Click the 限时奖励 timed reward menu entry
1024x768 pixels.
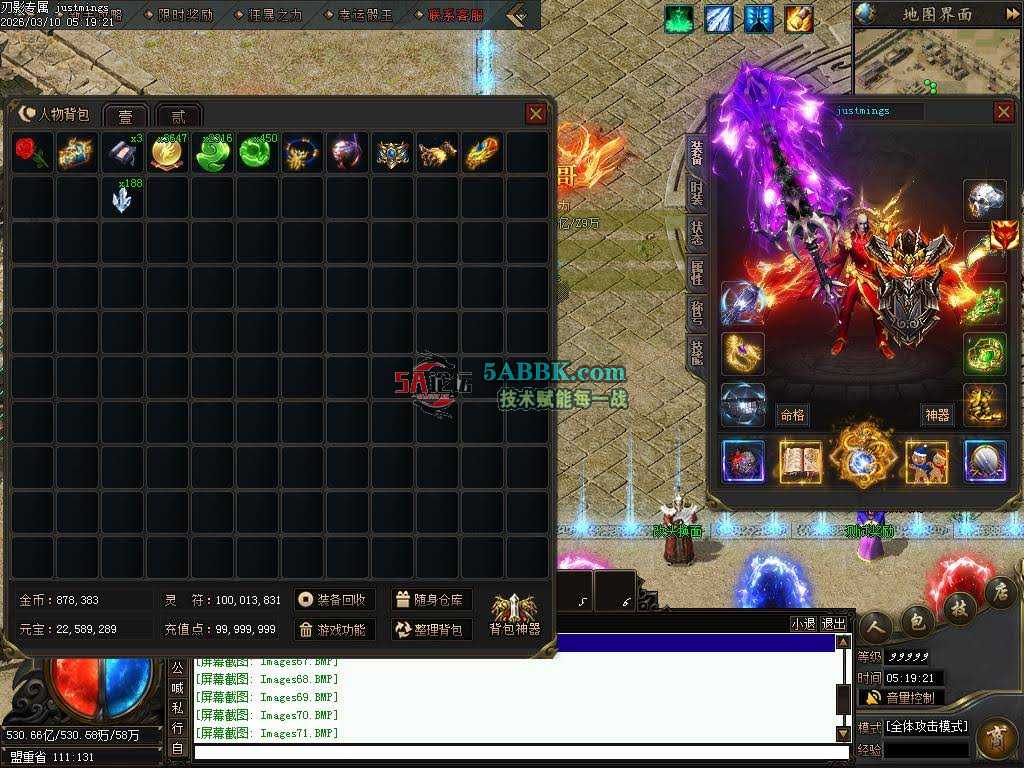185,15
